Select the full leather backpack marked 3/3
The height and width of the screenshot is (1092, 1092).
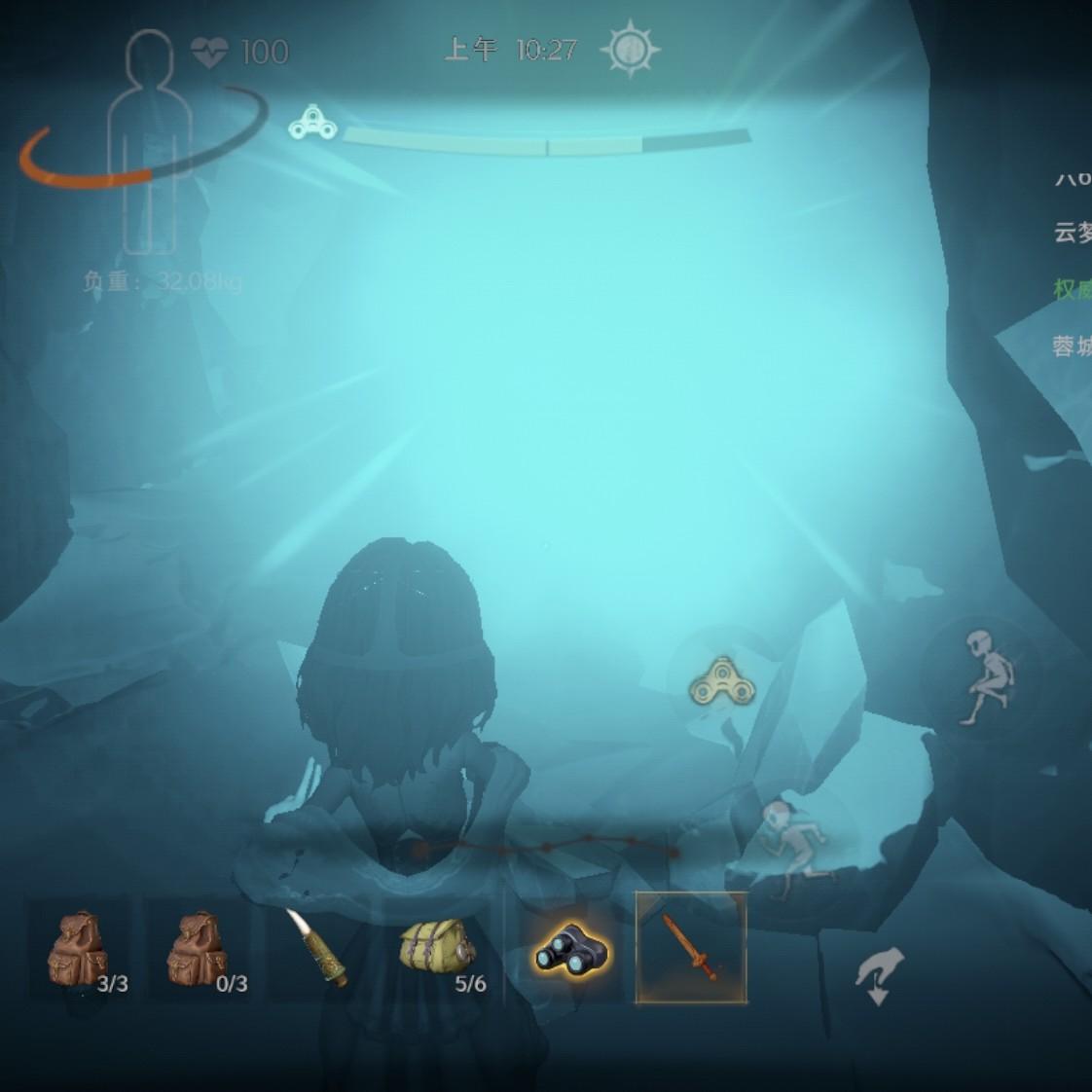pos(82,949)
